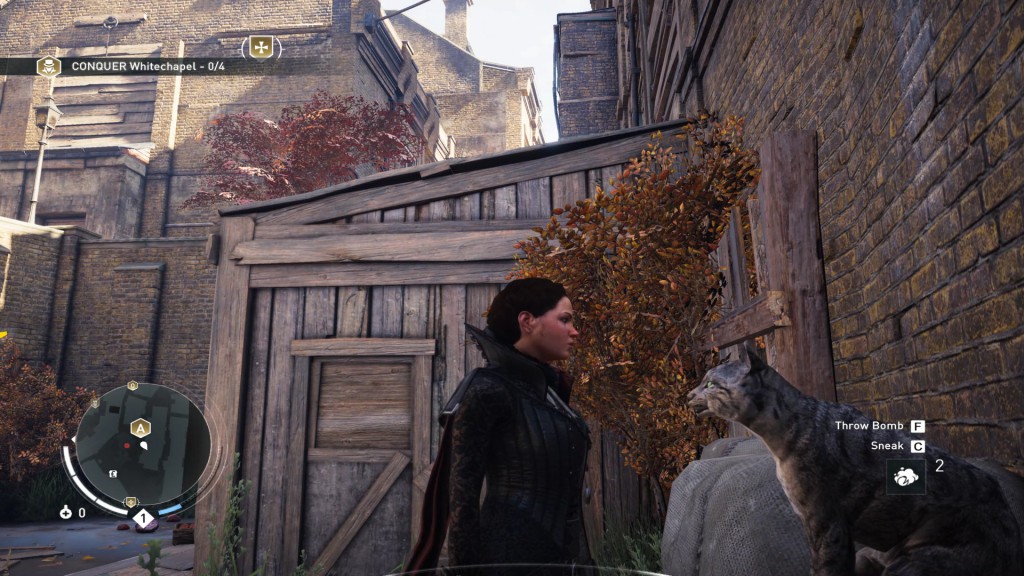Viewport: 1024px width, 576px height.
Task: Click the CONQUER Whitechapel objective tracker
Action: pyautogui.click(x=138, y=66)
